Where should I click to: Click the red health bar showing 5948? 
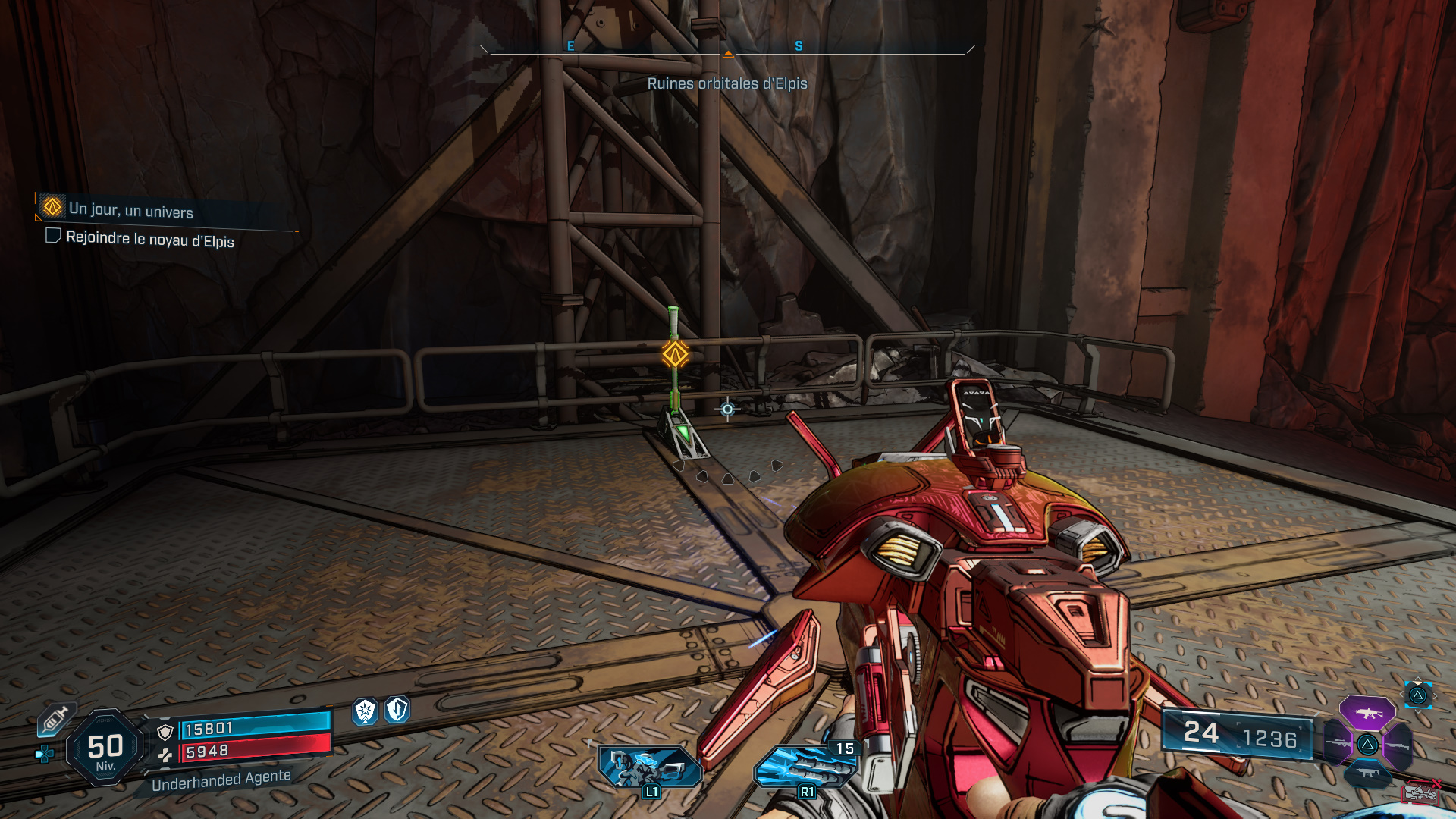252,753
